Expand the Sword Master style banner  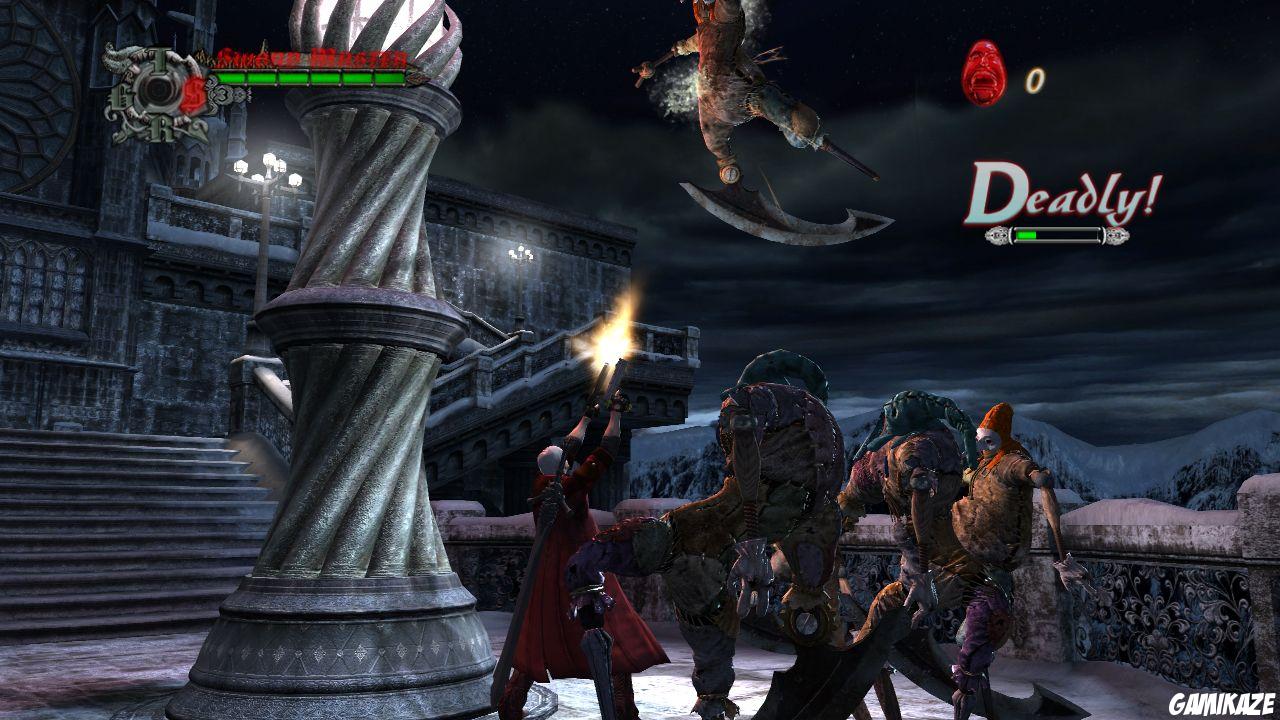[x=312, y=57]
